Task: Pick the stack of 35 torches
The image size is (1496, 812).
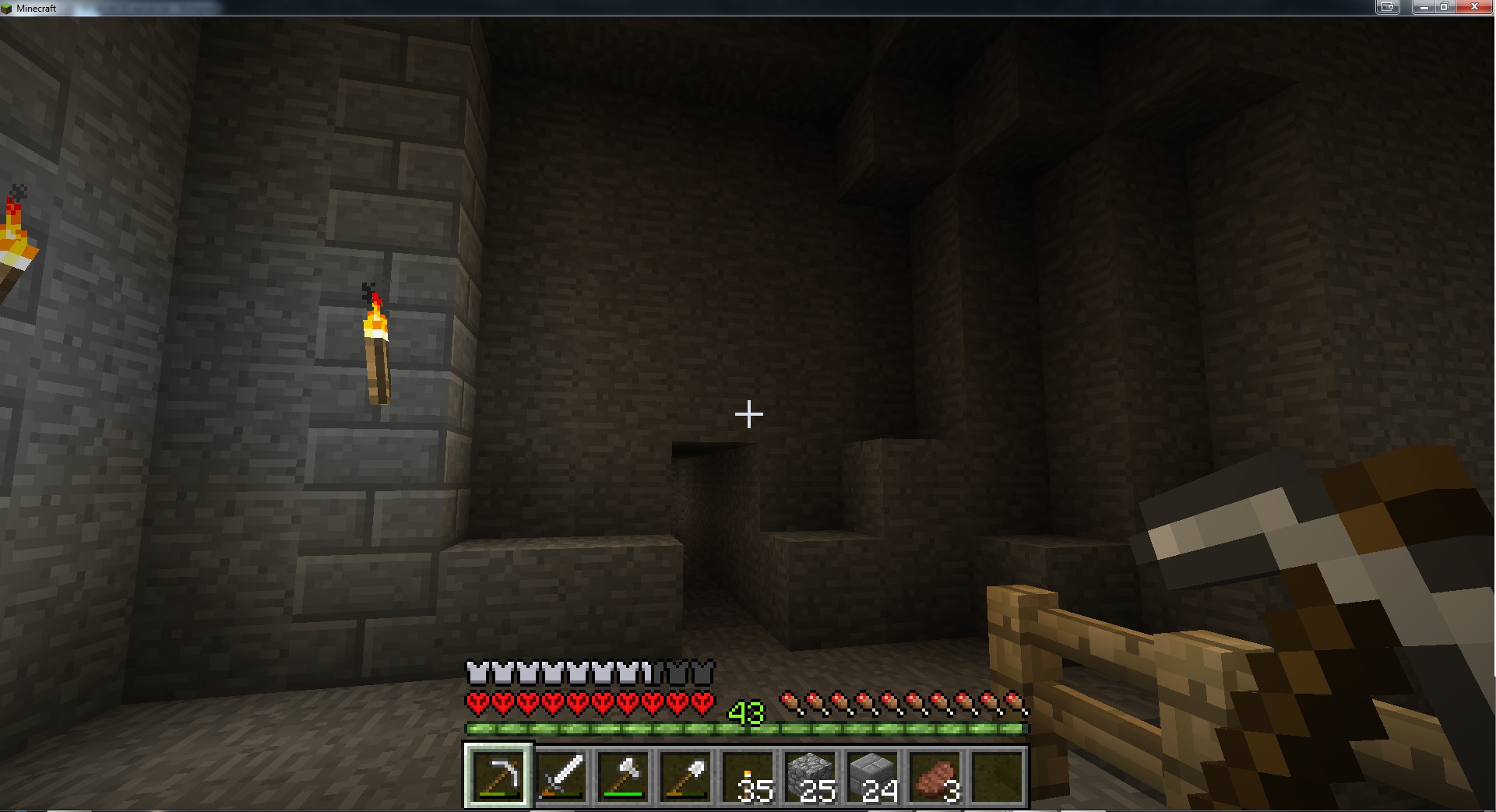Action: (748, 775)
